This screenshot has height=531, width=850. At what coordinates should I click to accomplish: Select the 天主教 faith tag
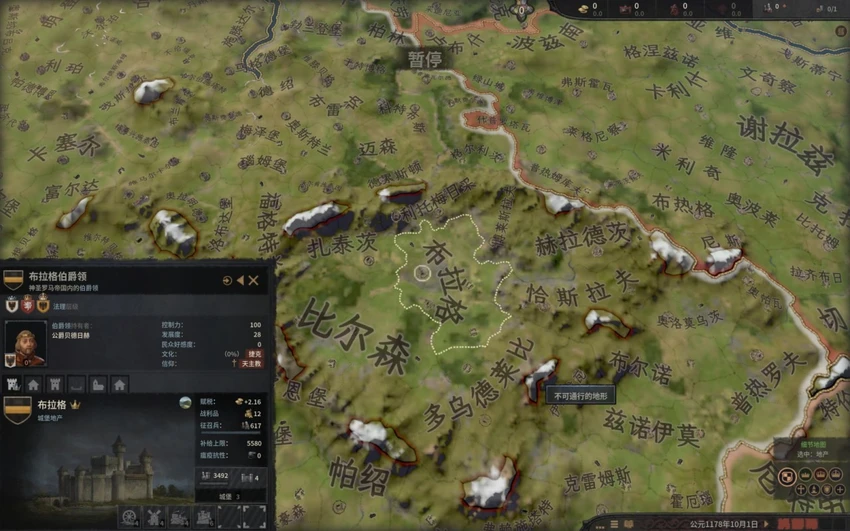(251, 364)
